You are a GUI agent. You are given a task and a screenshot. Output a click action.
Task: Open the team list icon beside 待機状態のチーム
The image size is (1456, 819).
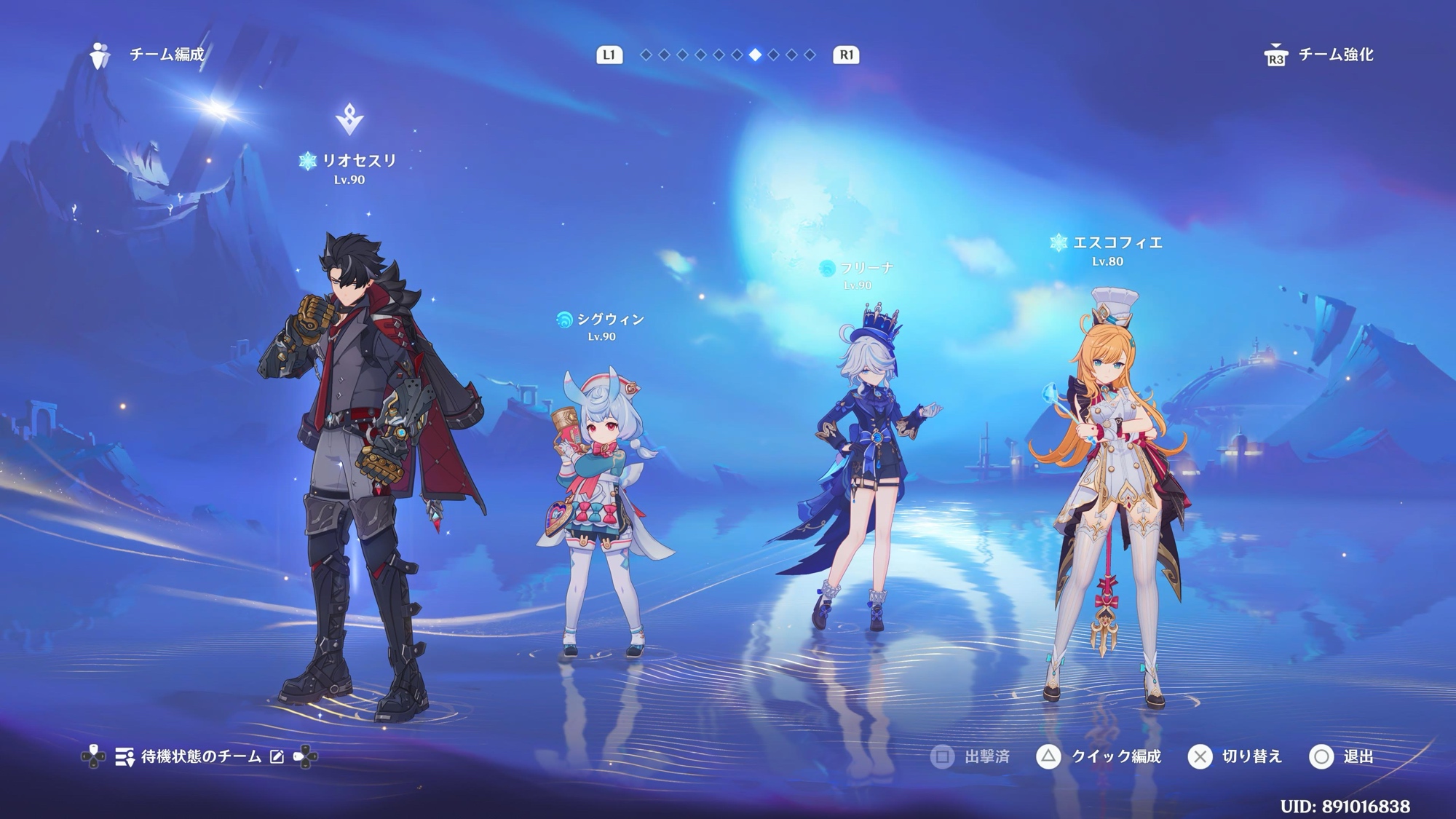(124, 757)
